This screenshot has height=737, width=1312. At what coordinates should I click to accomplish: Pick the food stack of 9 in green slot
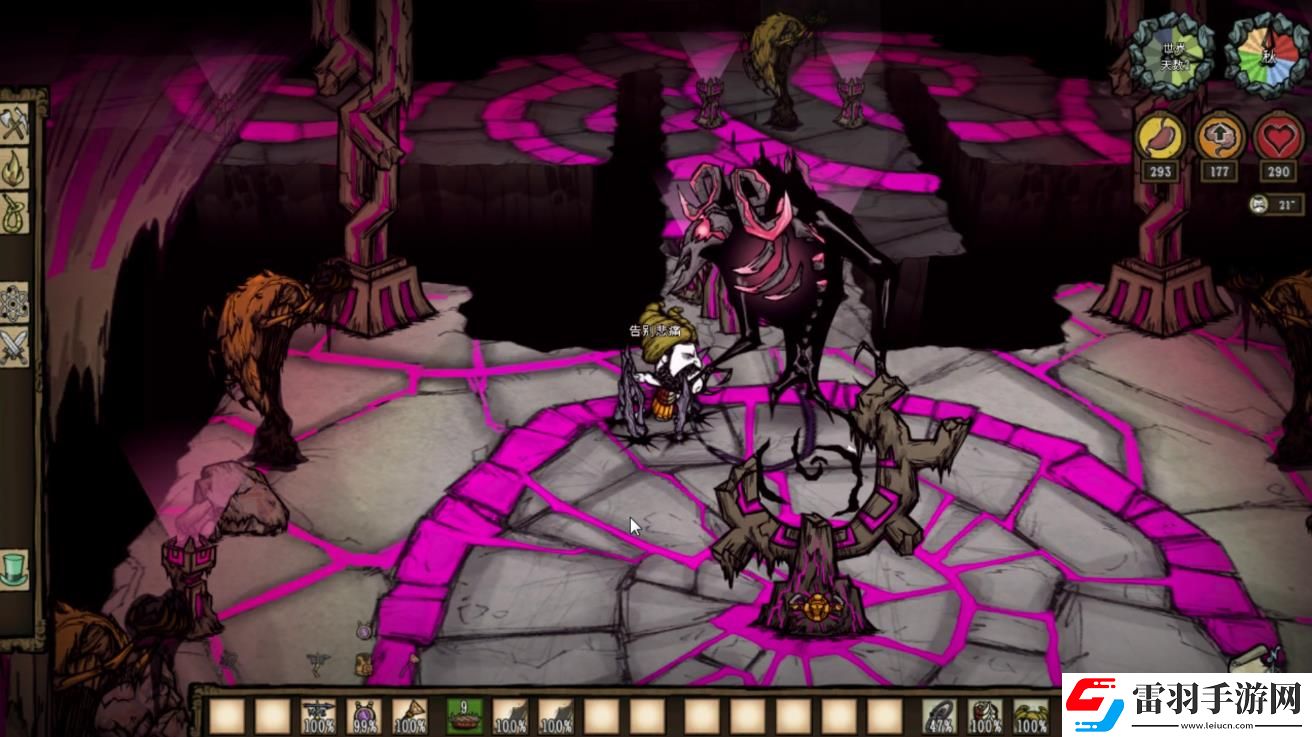(x=464, y=716)
